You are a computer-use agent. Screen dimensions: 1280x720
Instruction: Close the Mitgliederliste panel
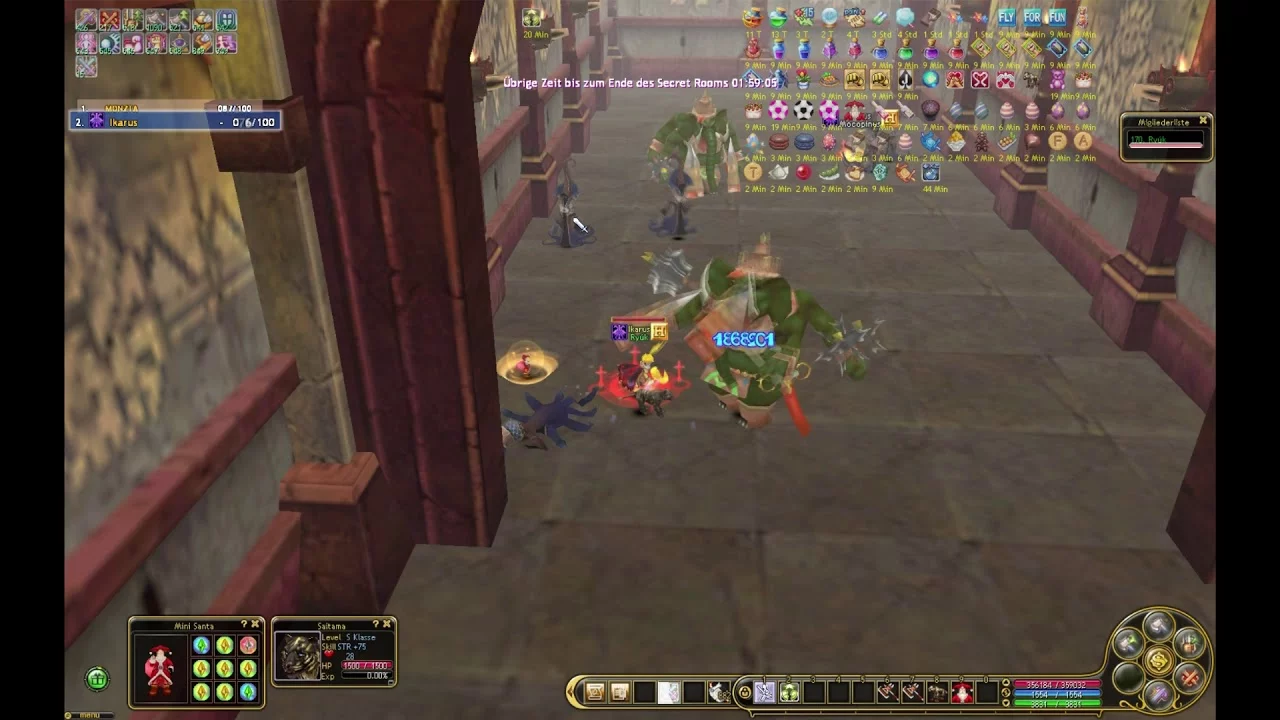pyautogui.click(x=1203, y=121)
